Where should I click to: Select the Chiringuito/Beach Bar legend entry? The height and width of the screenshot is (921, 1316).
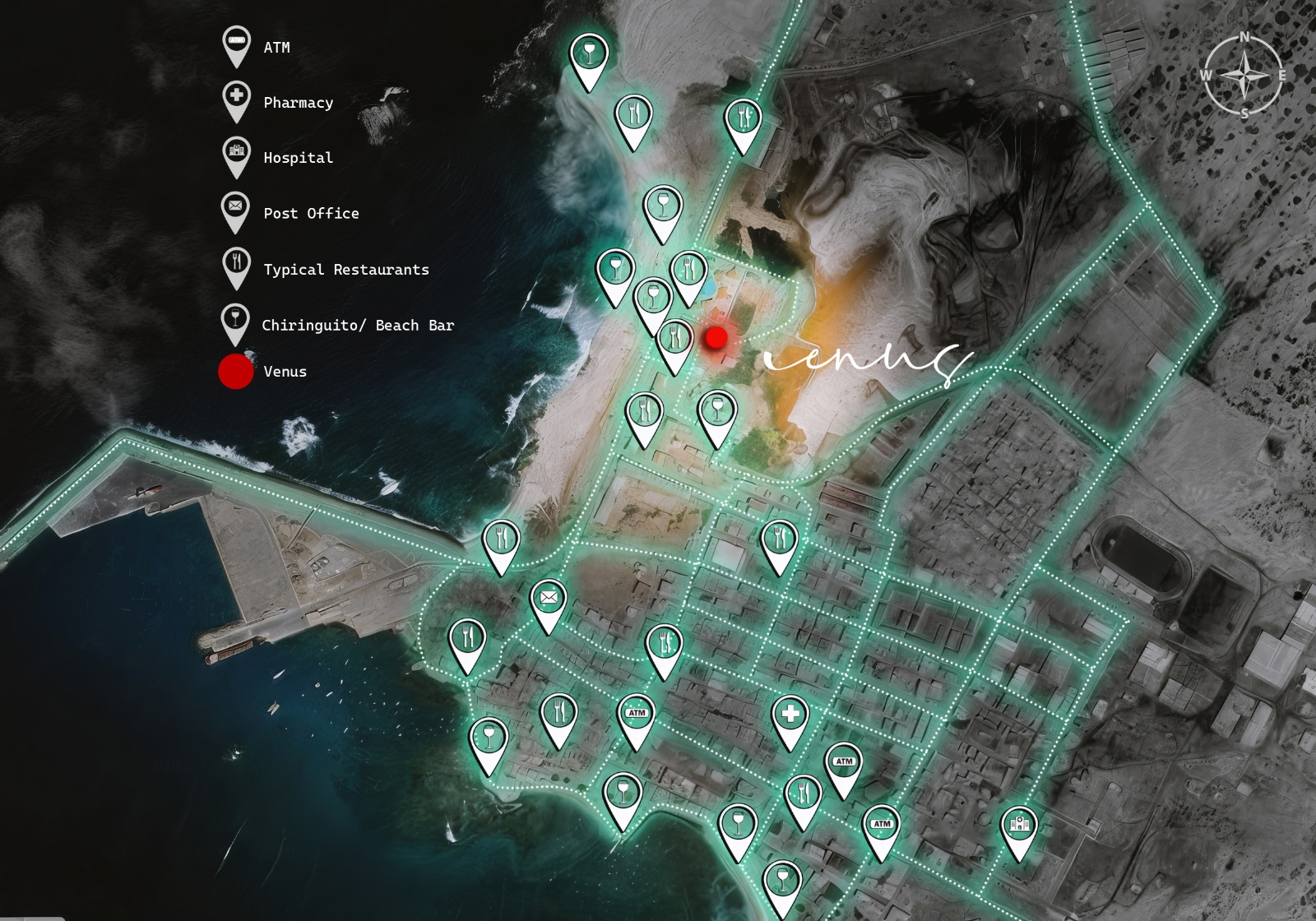[x=357, y=326]
